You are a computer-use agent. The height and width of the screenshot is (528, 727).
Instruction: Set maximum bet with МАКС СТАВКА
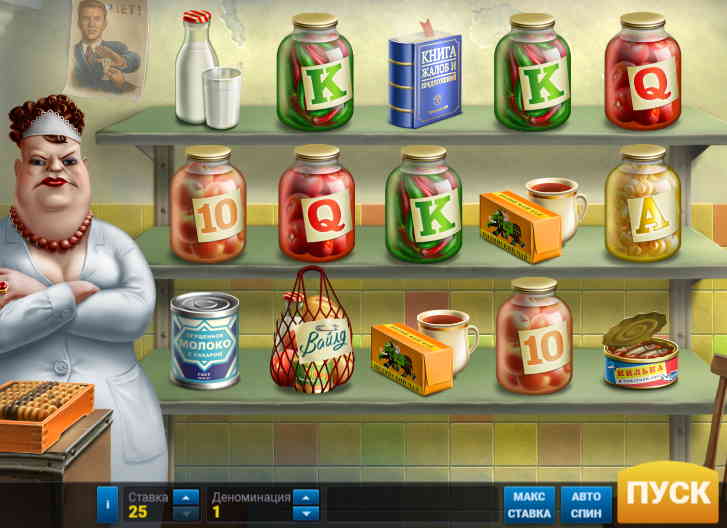click(528, 505)
